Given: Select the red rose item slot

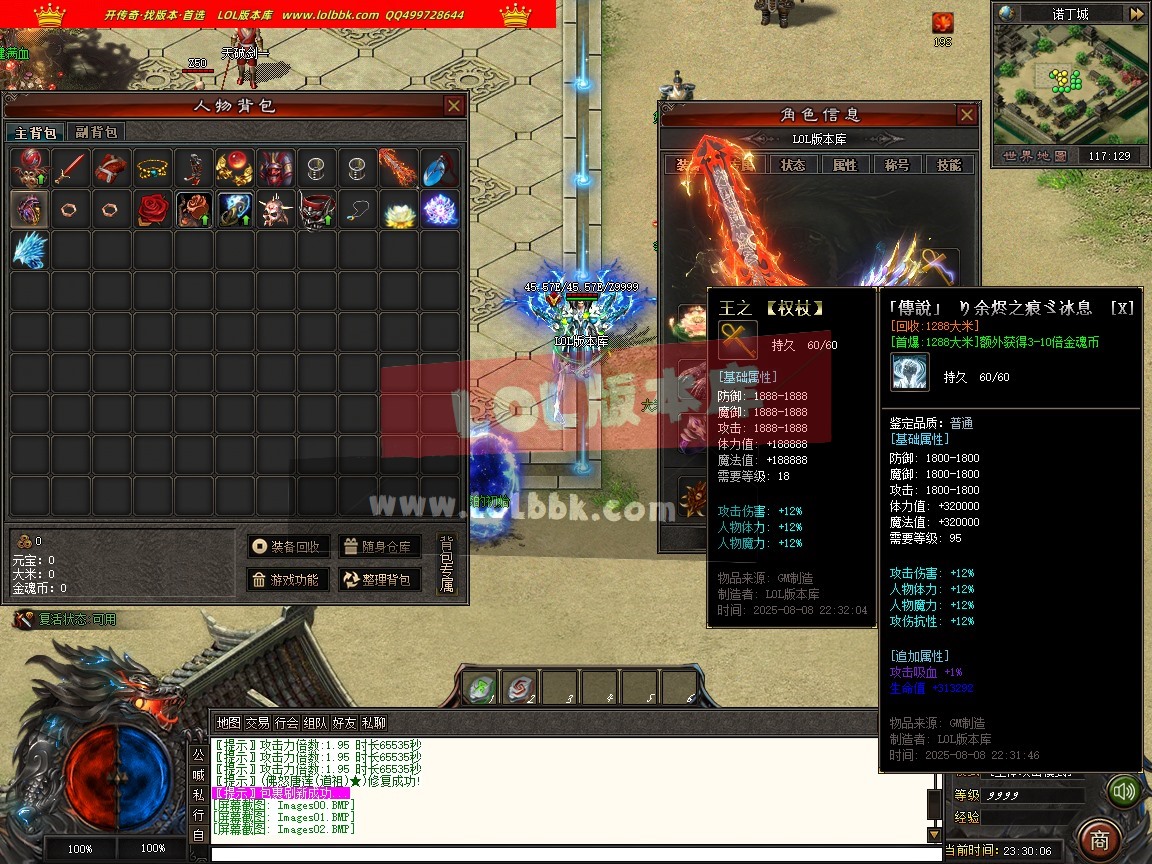Looking at the screenshot, I should tap(153, 209).
